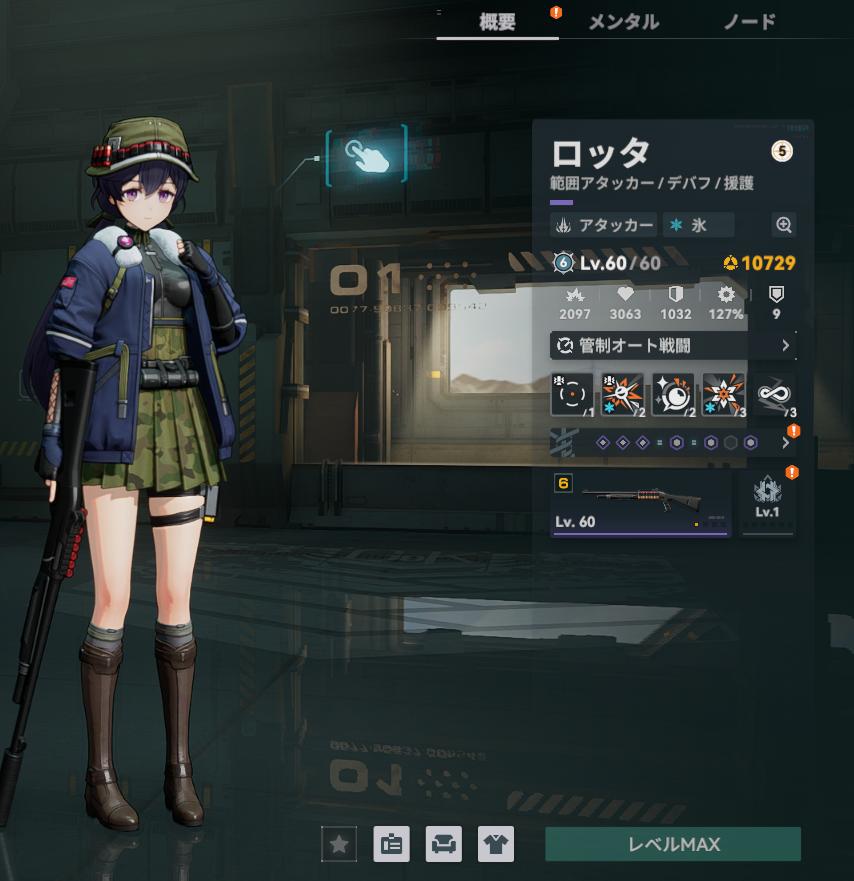Image resolution: width=854 pixels, height=881 pixels.
Task: Select the crosshair basic attack skill icon
Action: [x=573, y=394]
